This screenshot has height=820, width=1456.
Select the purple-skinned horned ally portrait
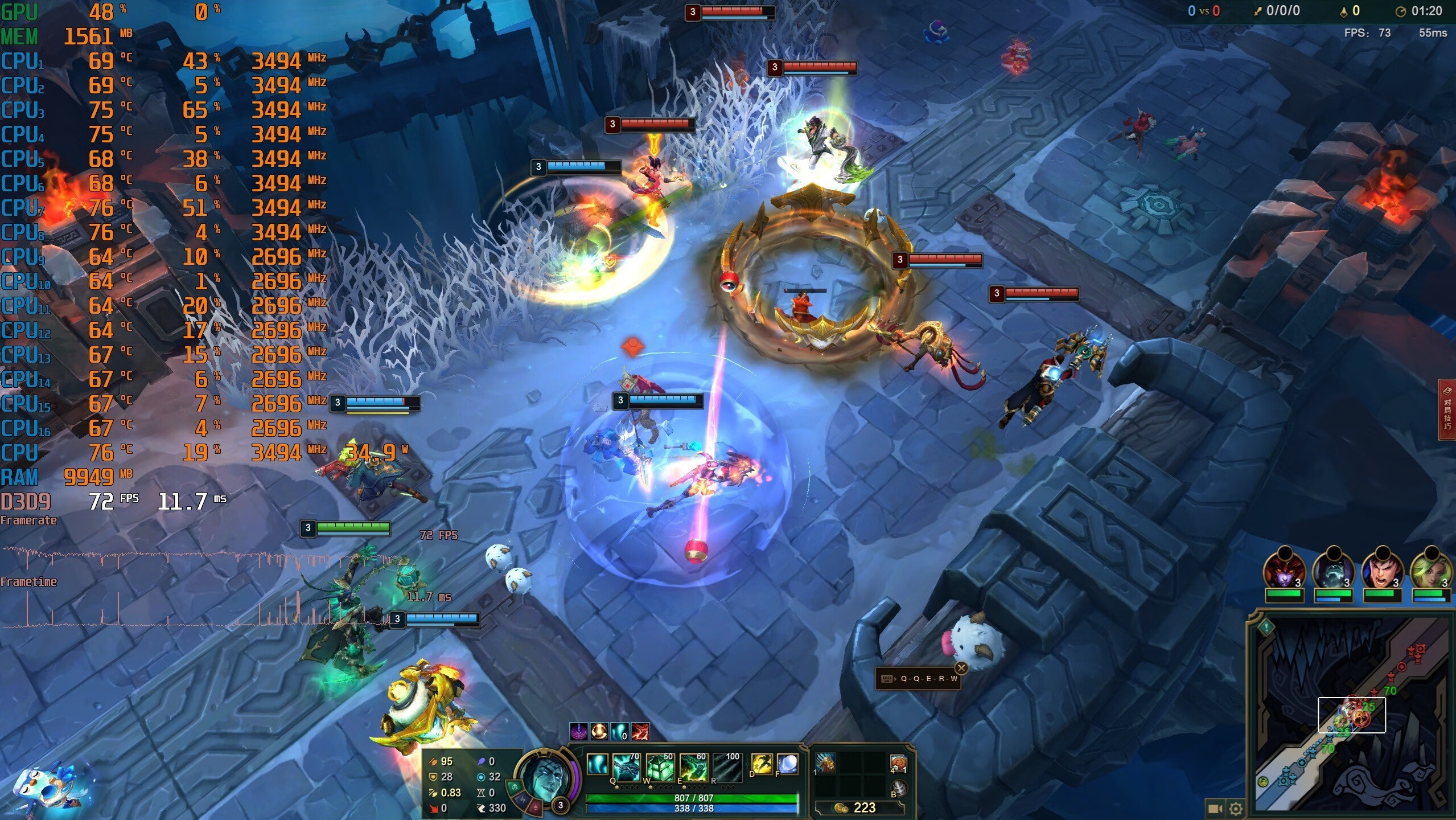click(x=1284, y=569)
